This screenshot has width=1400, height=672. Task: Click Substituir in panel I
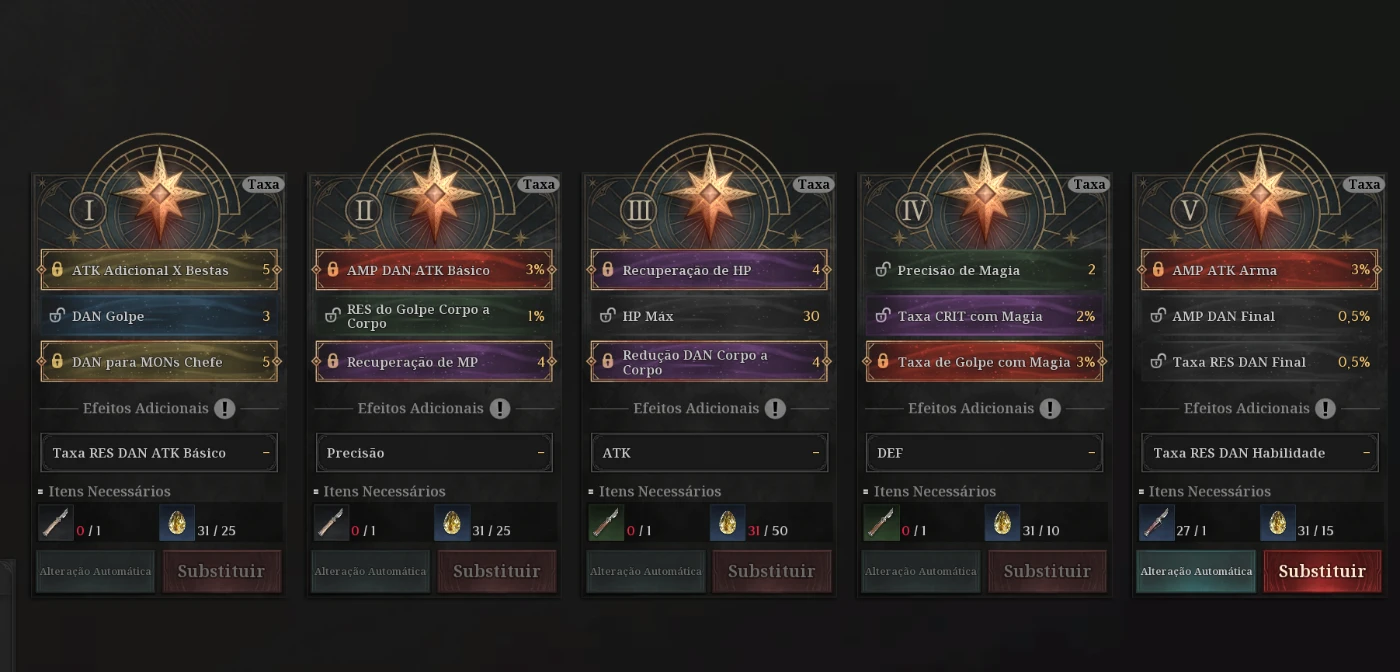[x=221, y=571]
